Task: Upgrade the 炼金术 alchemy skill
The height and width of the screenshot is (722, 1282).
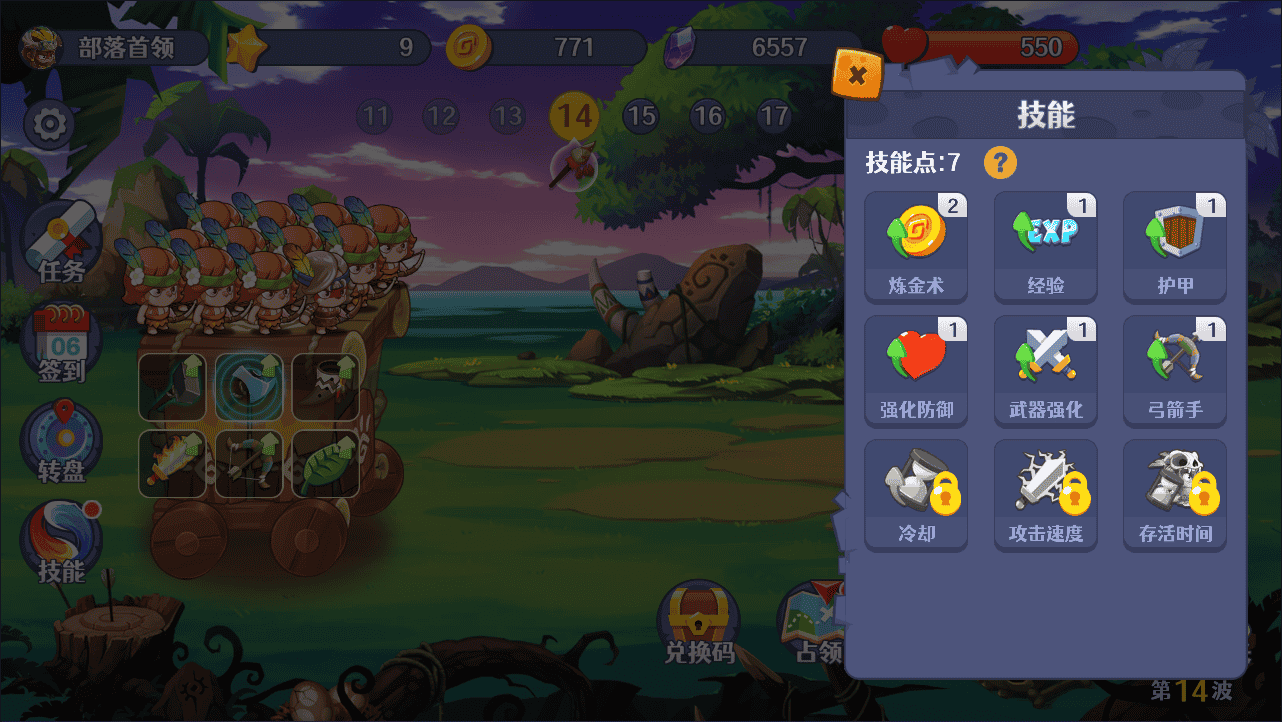Action: (x=916, y=246)
